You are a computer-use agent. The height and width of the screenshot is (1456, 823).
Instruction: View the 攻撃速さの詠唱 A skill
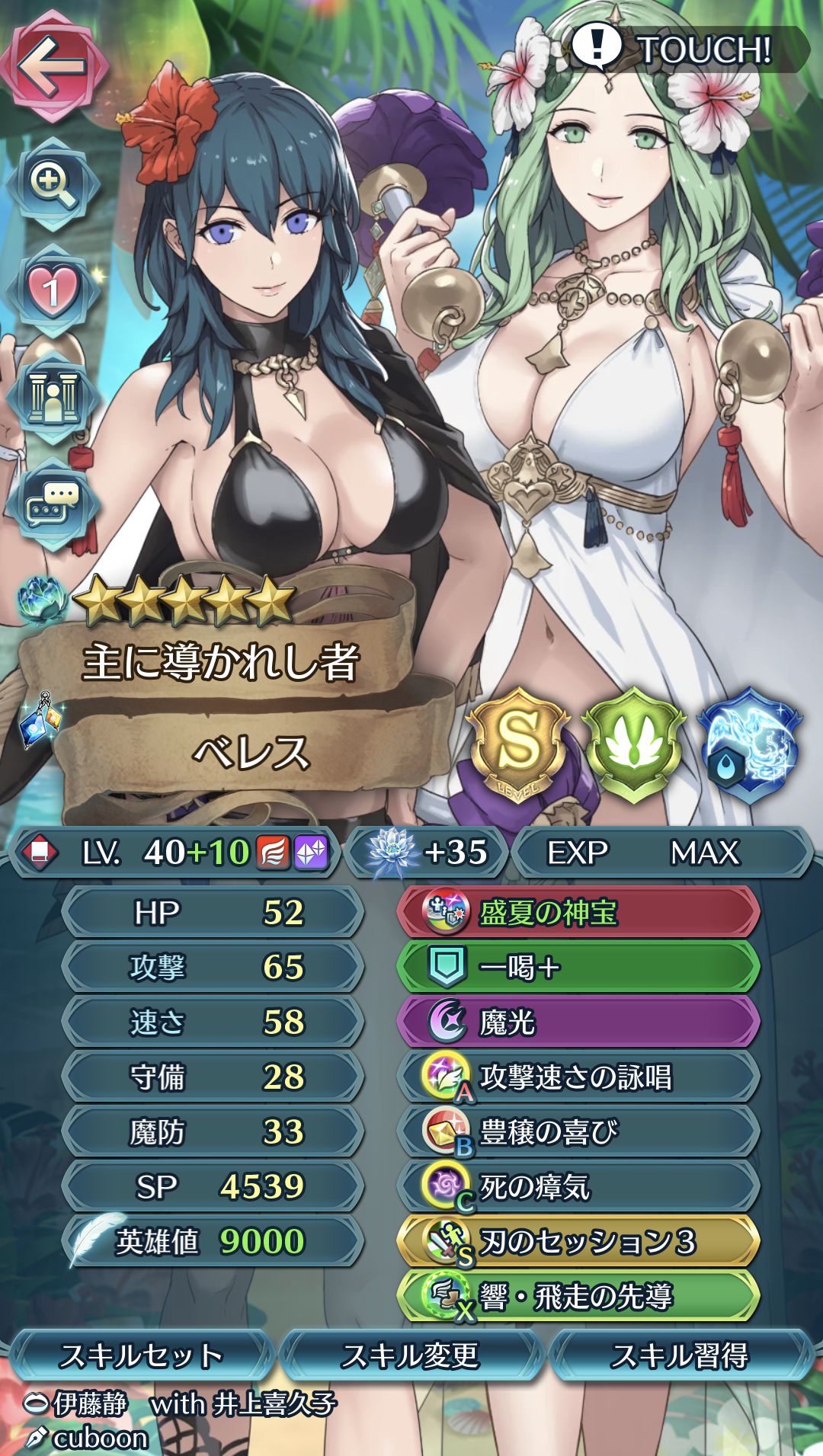(578, 1077)
